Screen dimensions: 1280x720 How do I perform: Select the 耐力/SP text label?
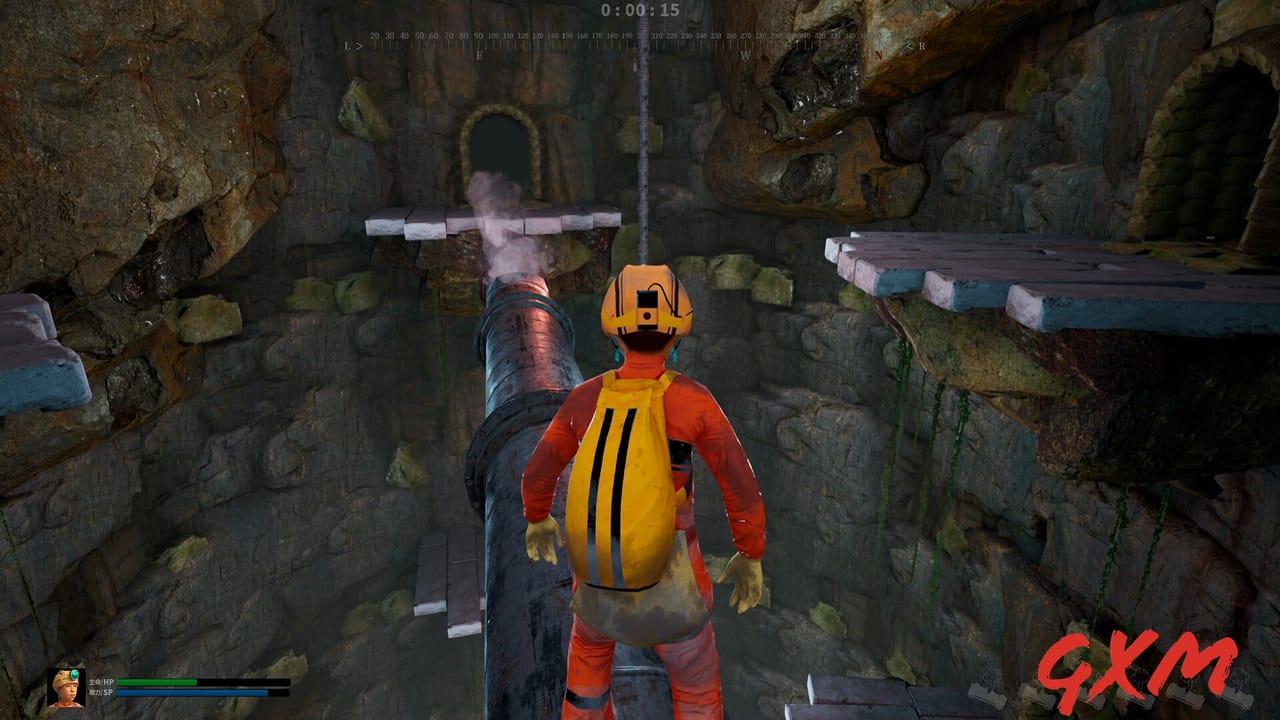pos(100,692)
